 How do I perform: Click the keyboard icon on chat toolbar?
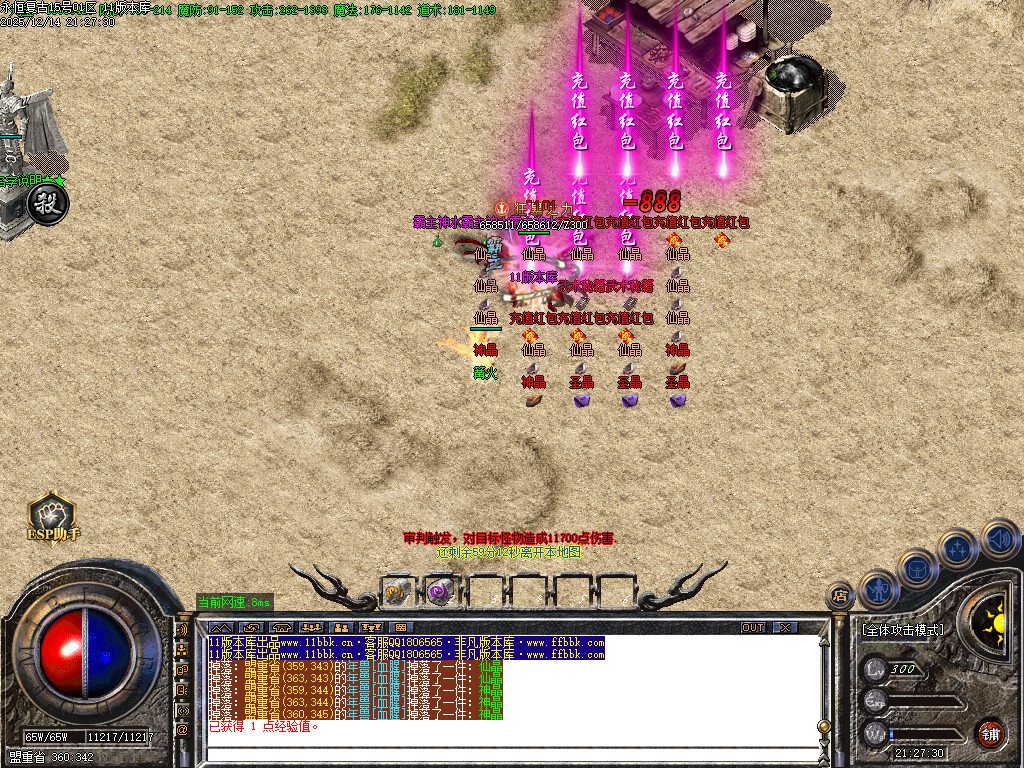[x=401, y=627]
